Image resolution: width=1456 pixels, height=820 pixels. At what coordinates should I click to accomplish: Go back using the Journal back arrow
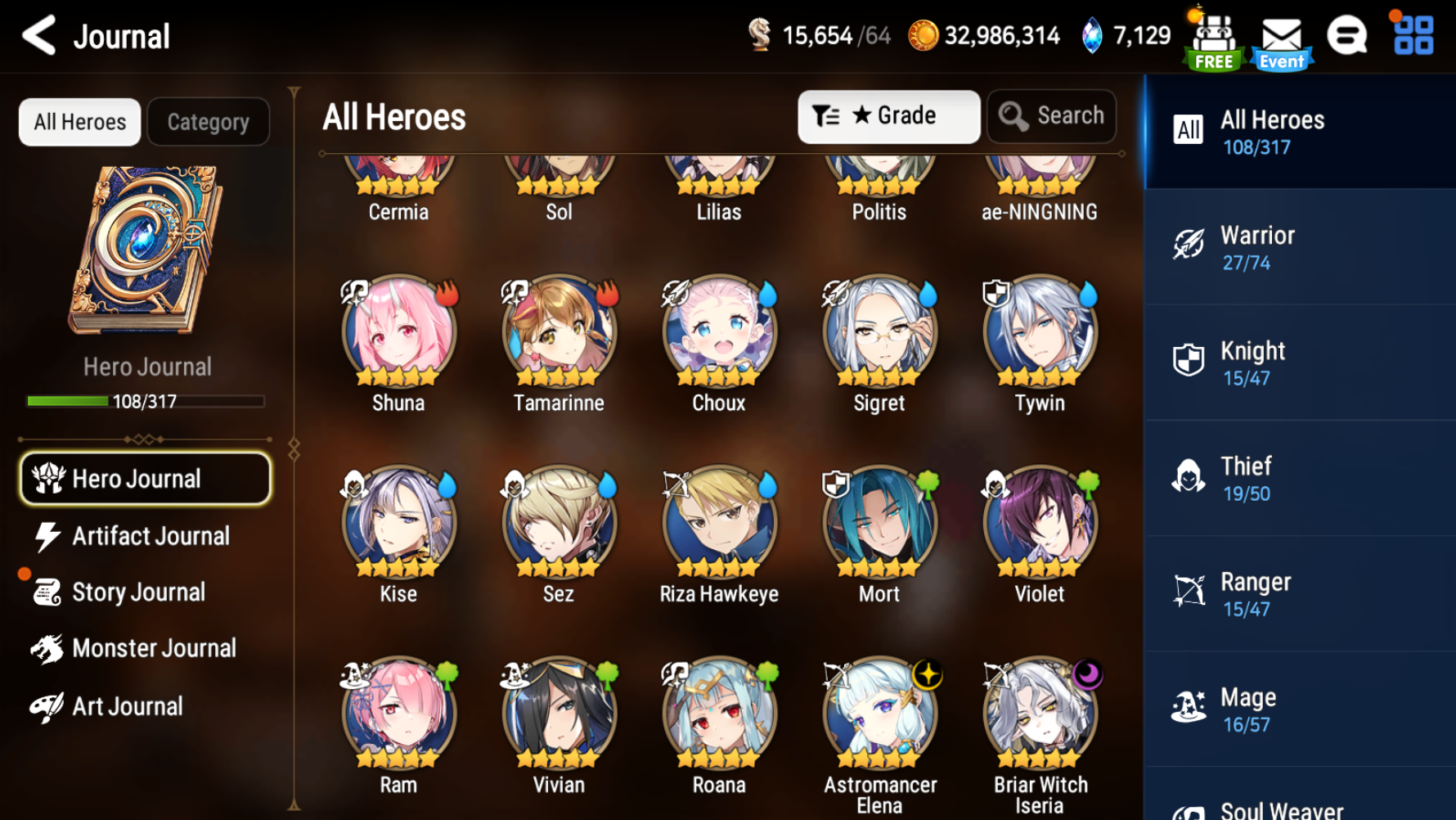pyautogui.click(x=36, y=36)
